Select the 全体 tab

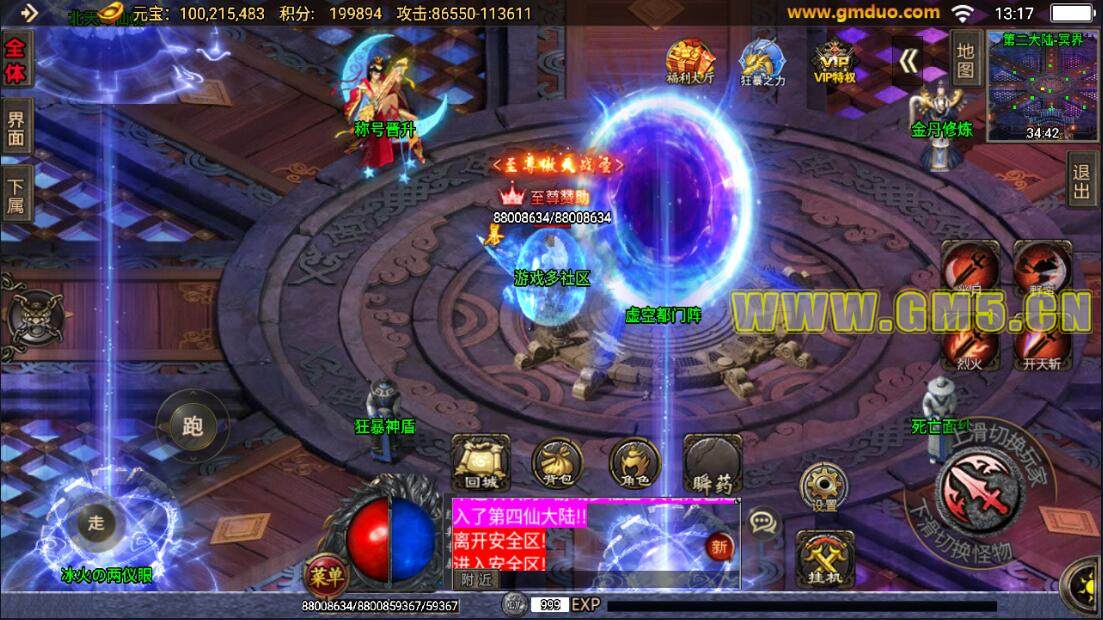(16, 59)
